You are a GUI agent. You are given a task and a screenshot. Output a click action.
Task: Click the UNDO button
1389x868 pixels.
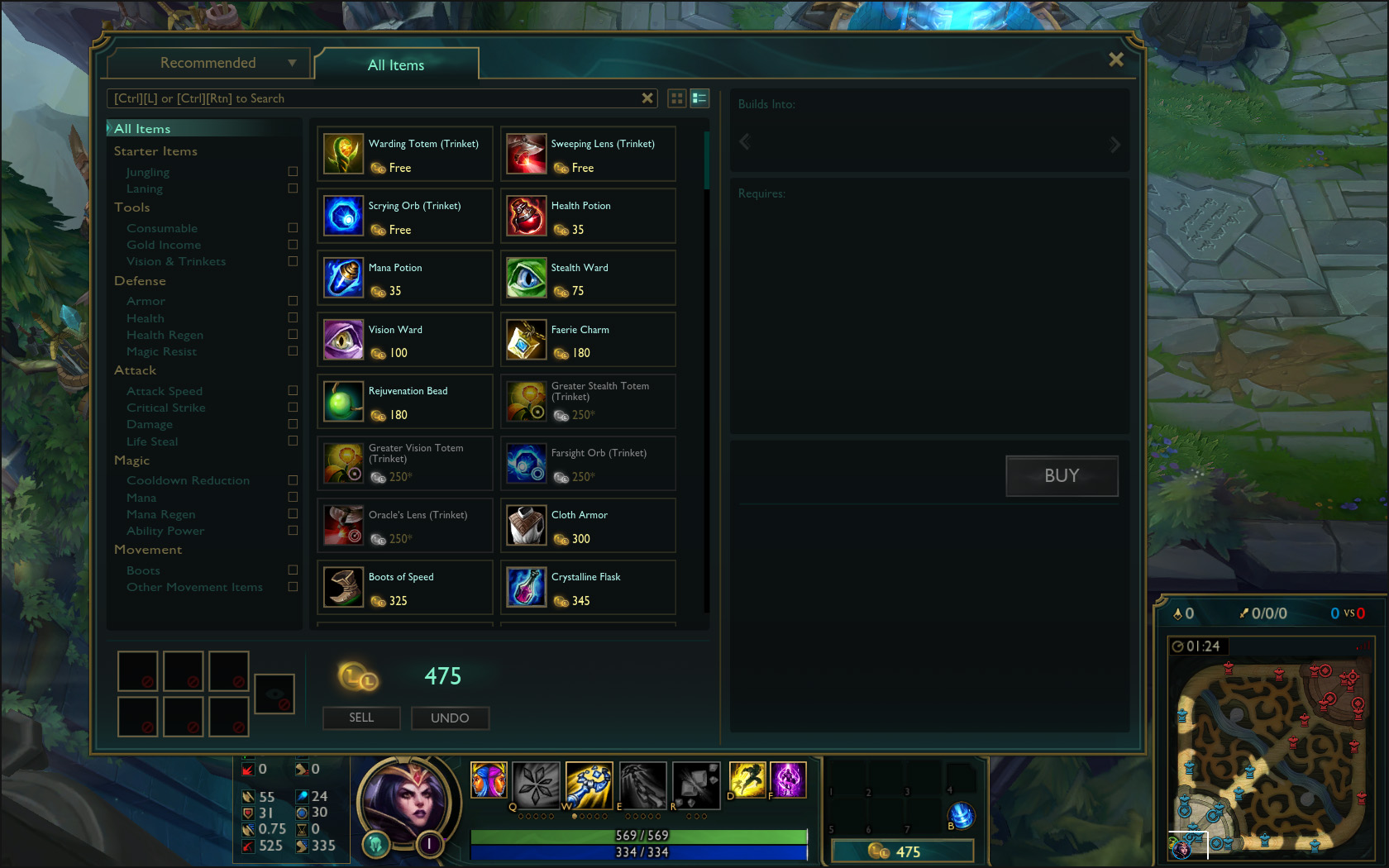tap(450, 718)
